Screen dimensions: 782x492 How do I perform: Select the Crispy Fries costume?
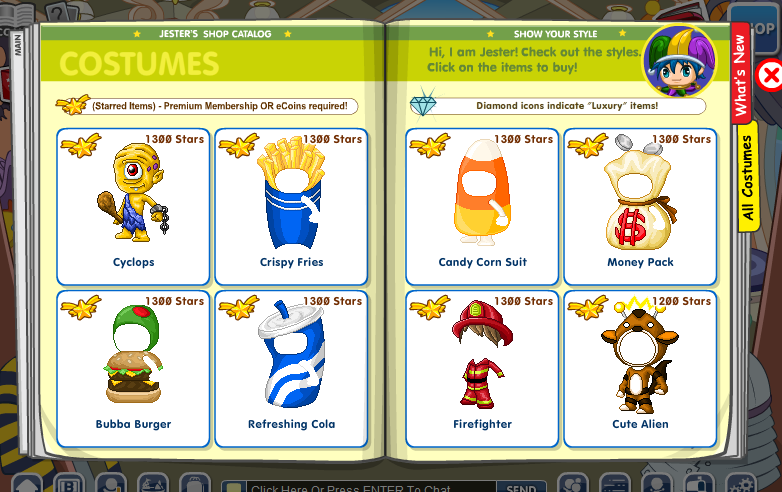(291, 205)
